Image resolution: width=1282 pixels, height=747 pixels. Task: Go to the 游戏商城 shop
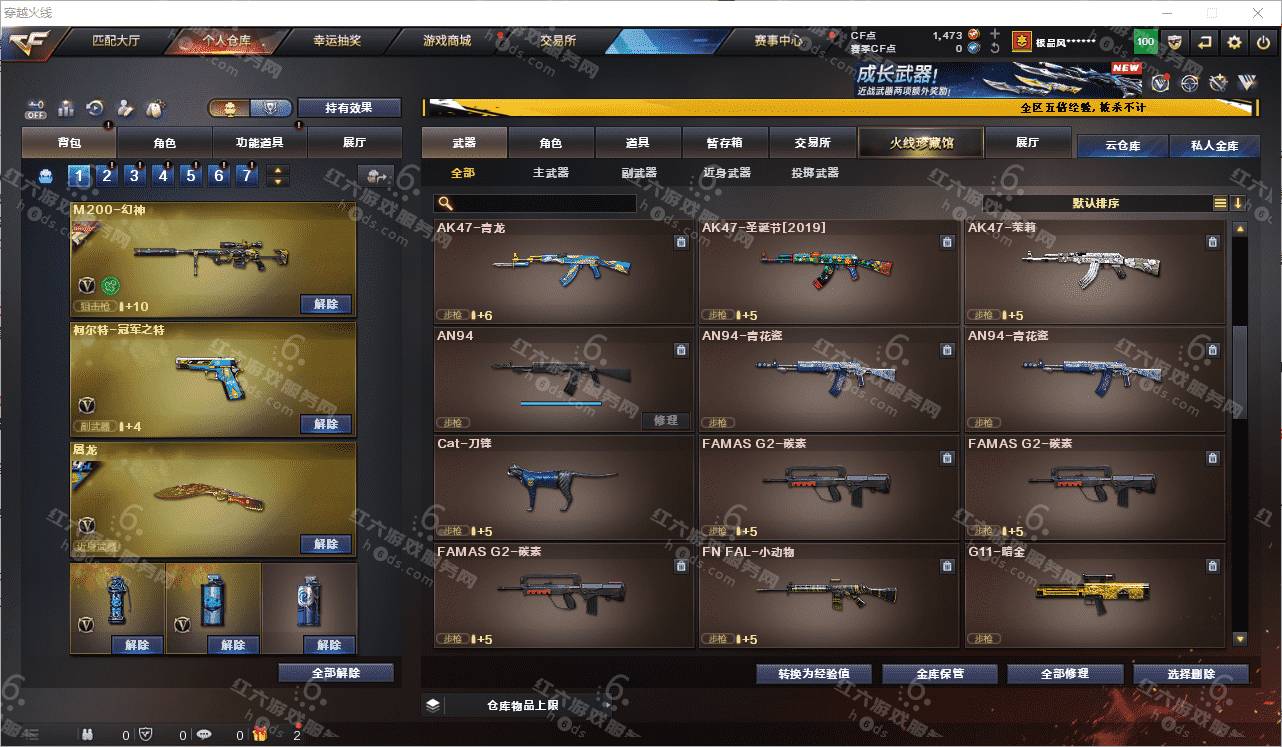pyautogui.click(x=446, y=42)
